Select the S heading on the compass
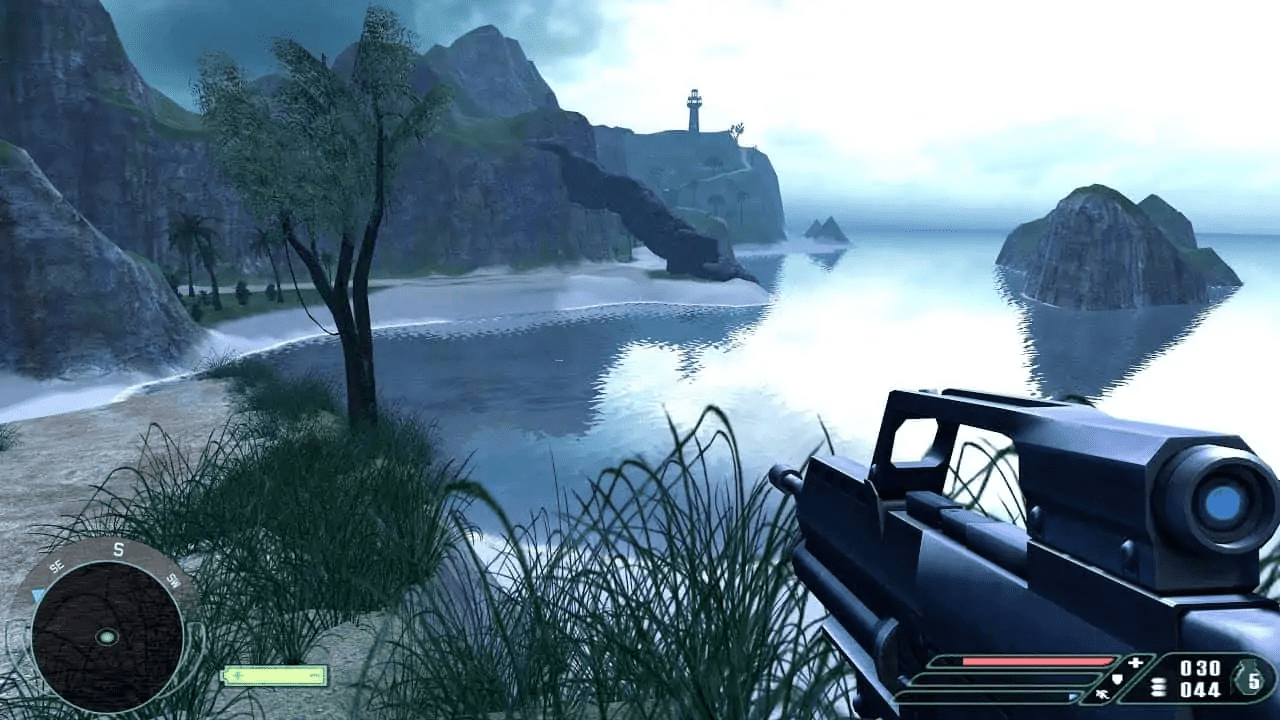This screenshot has height=720, width=1280. pos(118,548)
